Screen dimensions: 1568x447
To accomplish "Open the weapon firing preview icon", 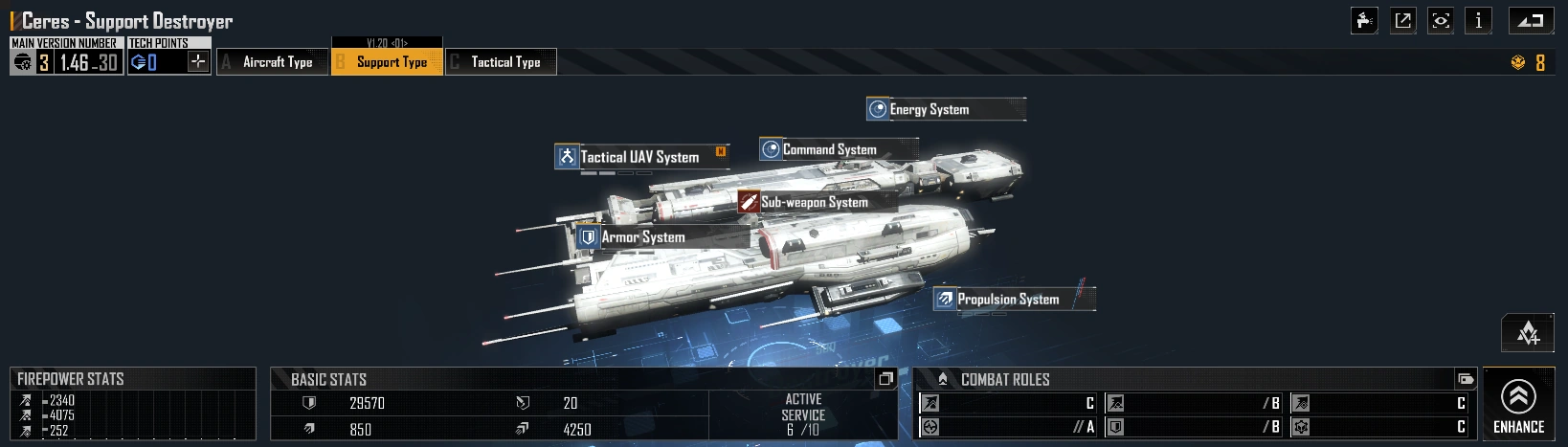I will (1364, 20).
